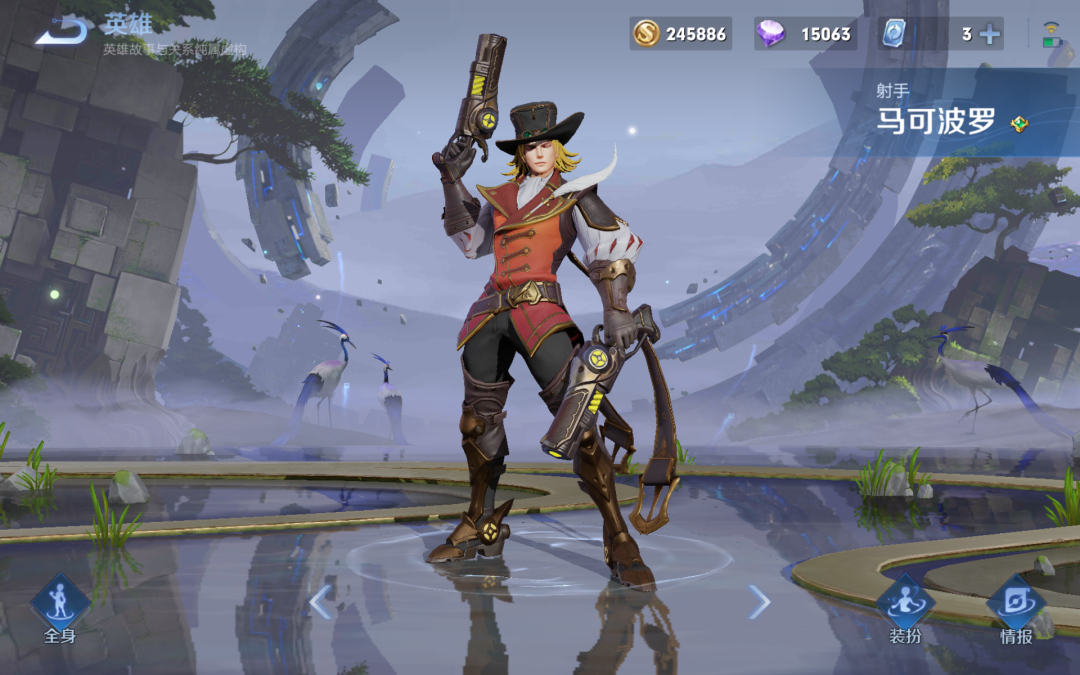
Task: Click the gem badge beside 马可波罗
Action: click(x=1019, y=124)
